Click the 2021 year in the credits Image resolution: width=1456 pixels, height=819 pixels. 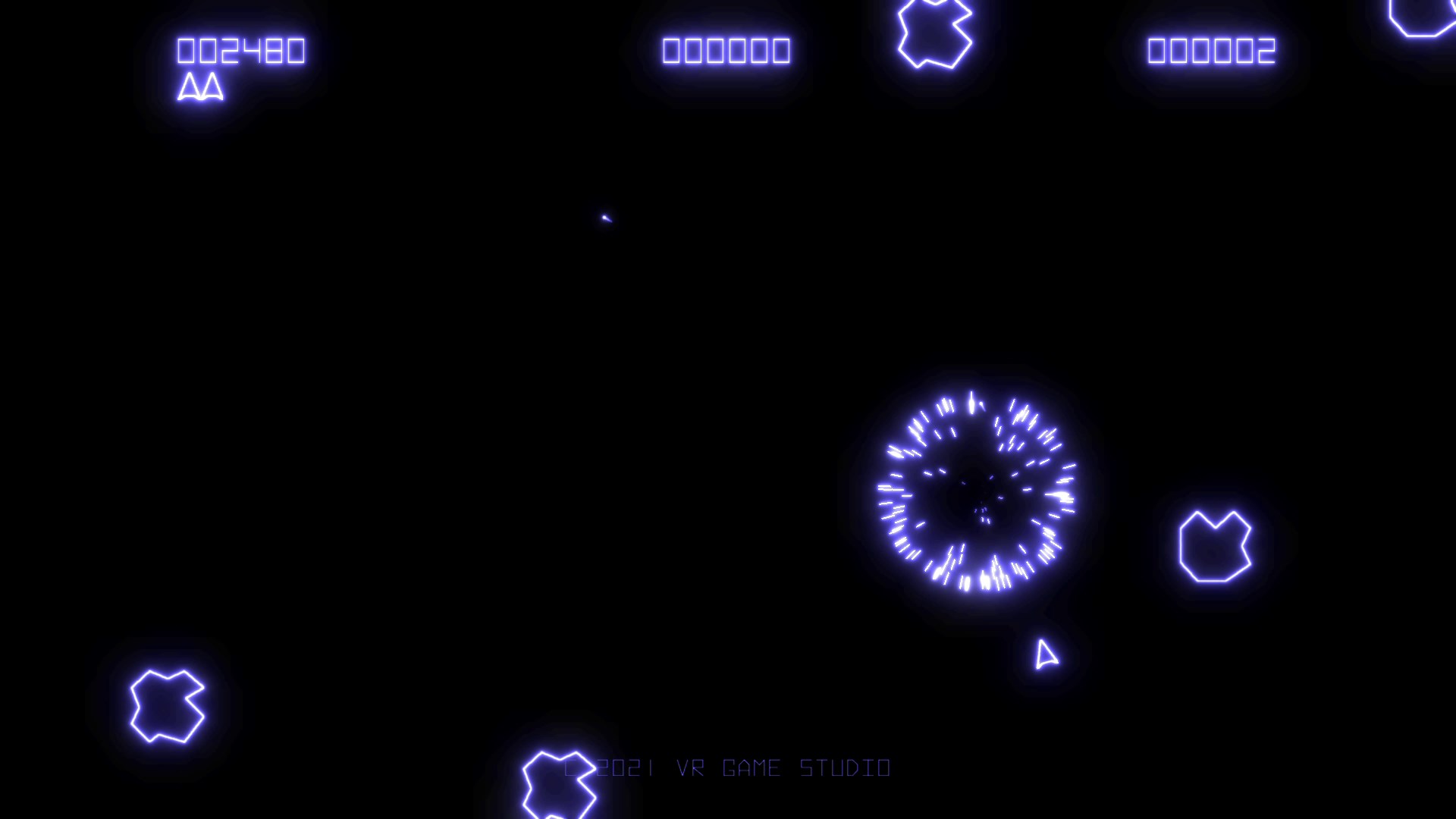pos(625,767)
